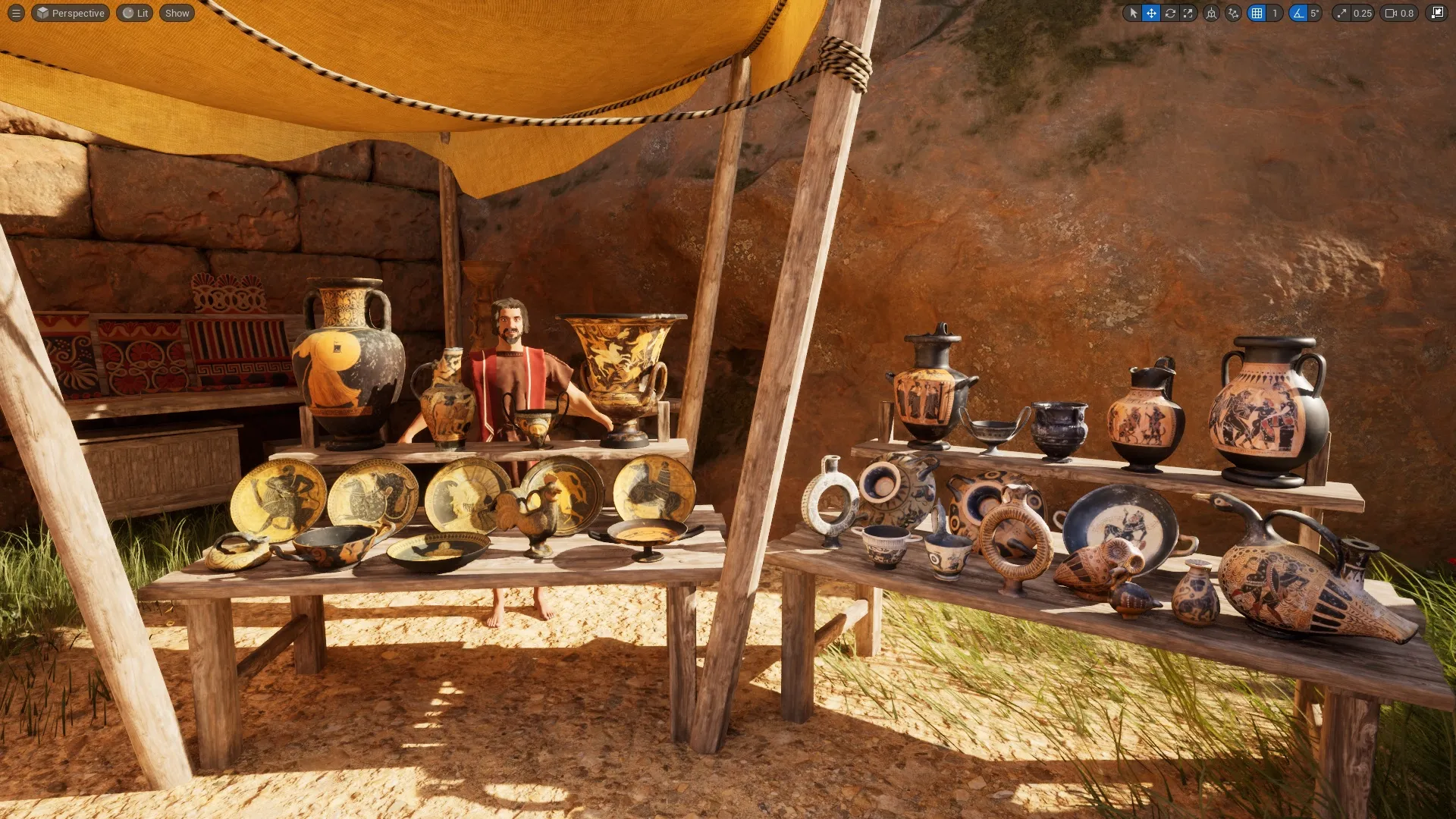Activate the Scale transform tool
The image size is (1456, 819).
(1190, 13)
